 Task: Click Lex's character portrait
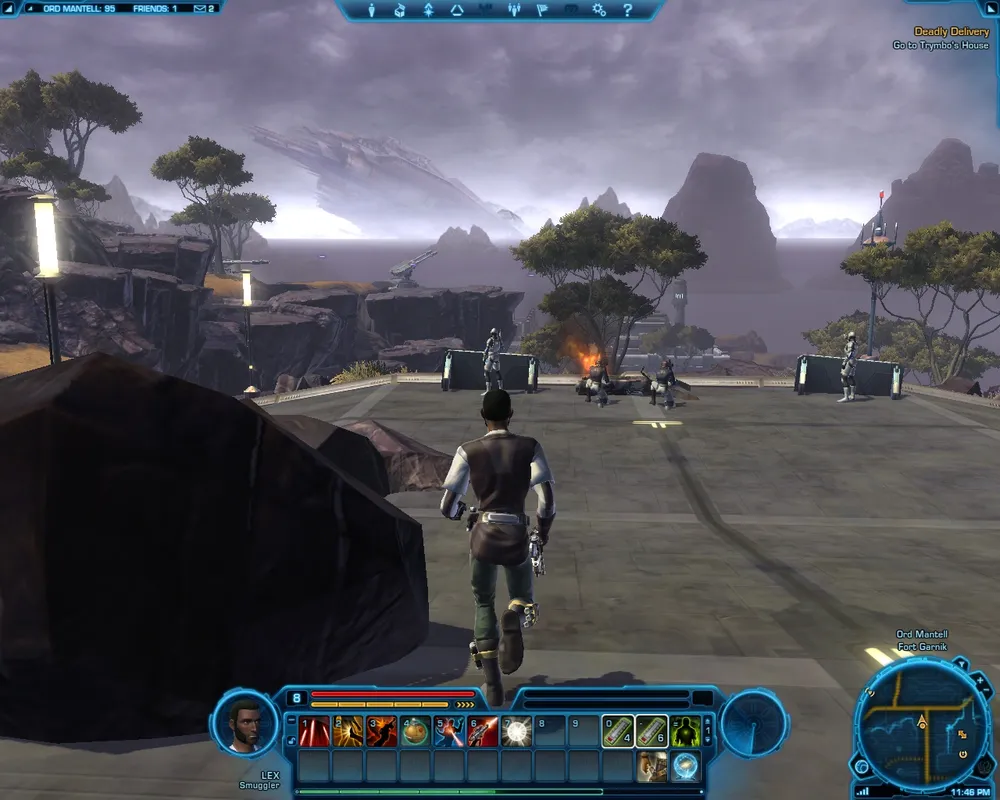[245, 722]
